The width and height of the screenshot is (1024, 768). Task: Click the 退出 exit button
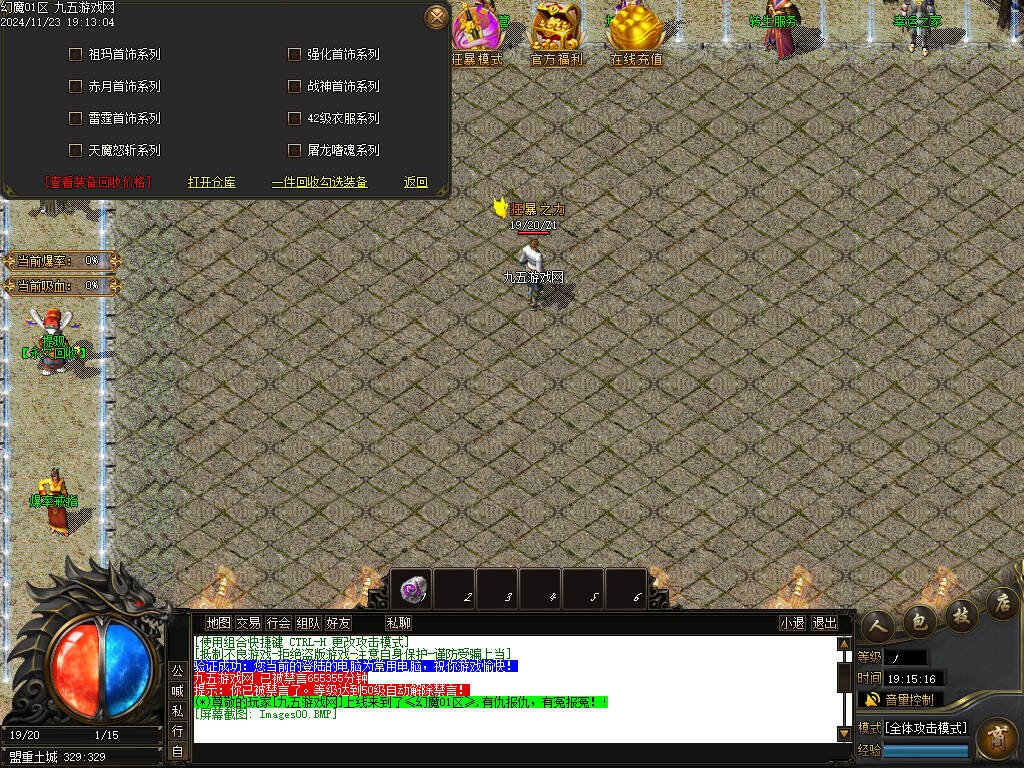pyautogui.click(x=824, y=623)
